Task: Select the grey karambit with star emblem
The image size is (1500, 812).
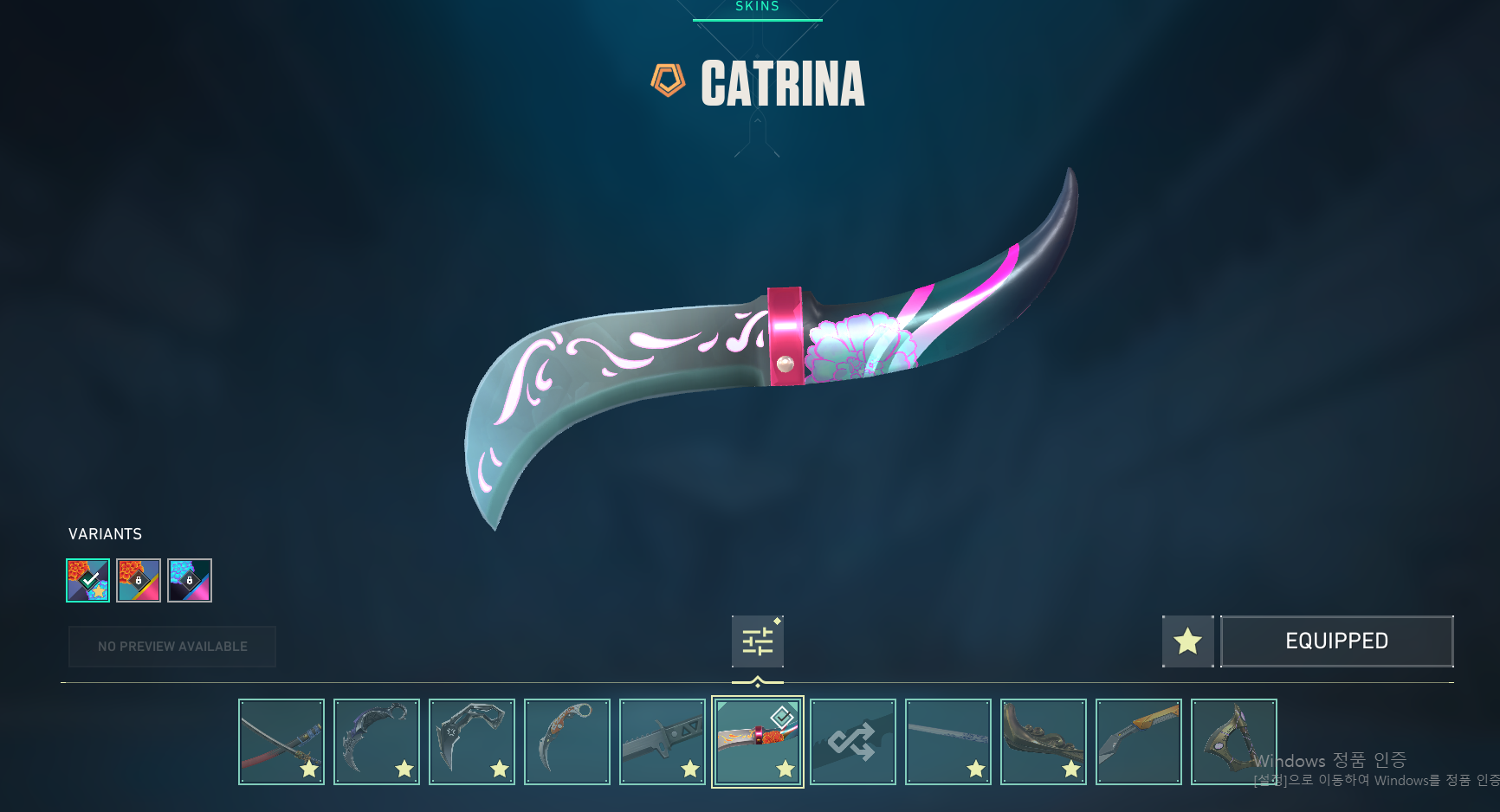Action: [472, 742]
